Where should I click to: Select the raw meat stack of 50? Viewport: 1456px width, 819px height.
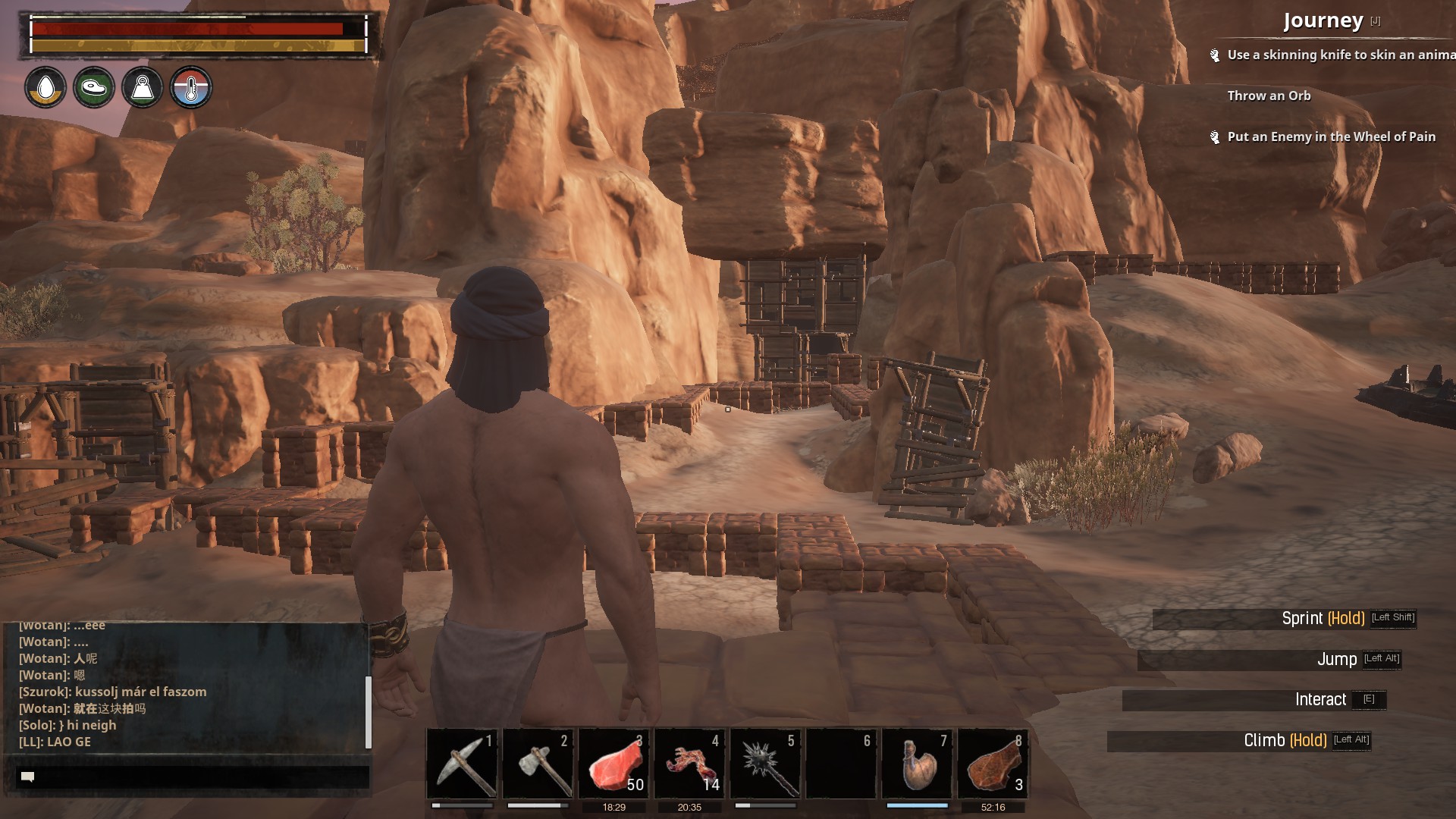pyautogui.click(x=614, y=764)
